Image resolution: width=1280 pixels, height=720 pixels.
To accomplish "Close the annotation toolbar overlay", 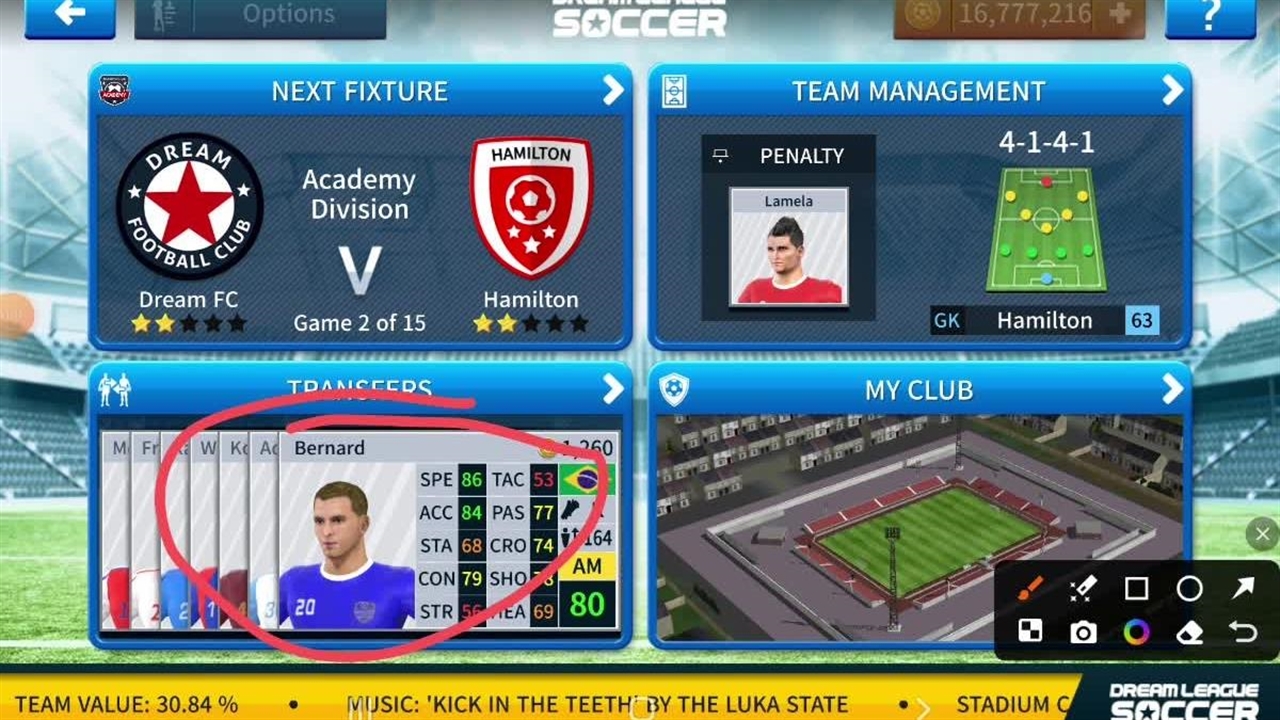I will click(x=1262, y=535).
